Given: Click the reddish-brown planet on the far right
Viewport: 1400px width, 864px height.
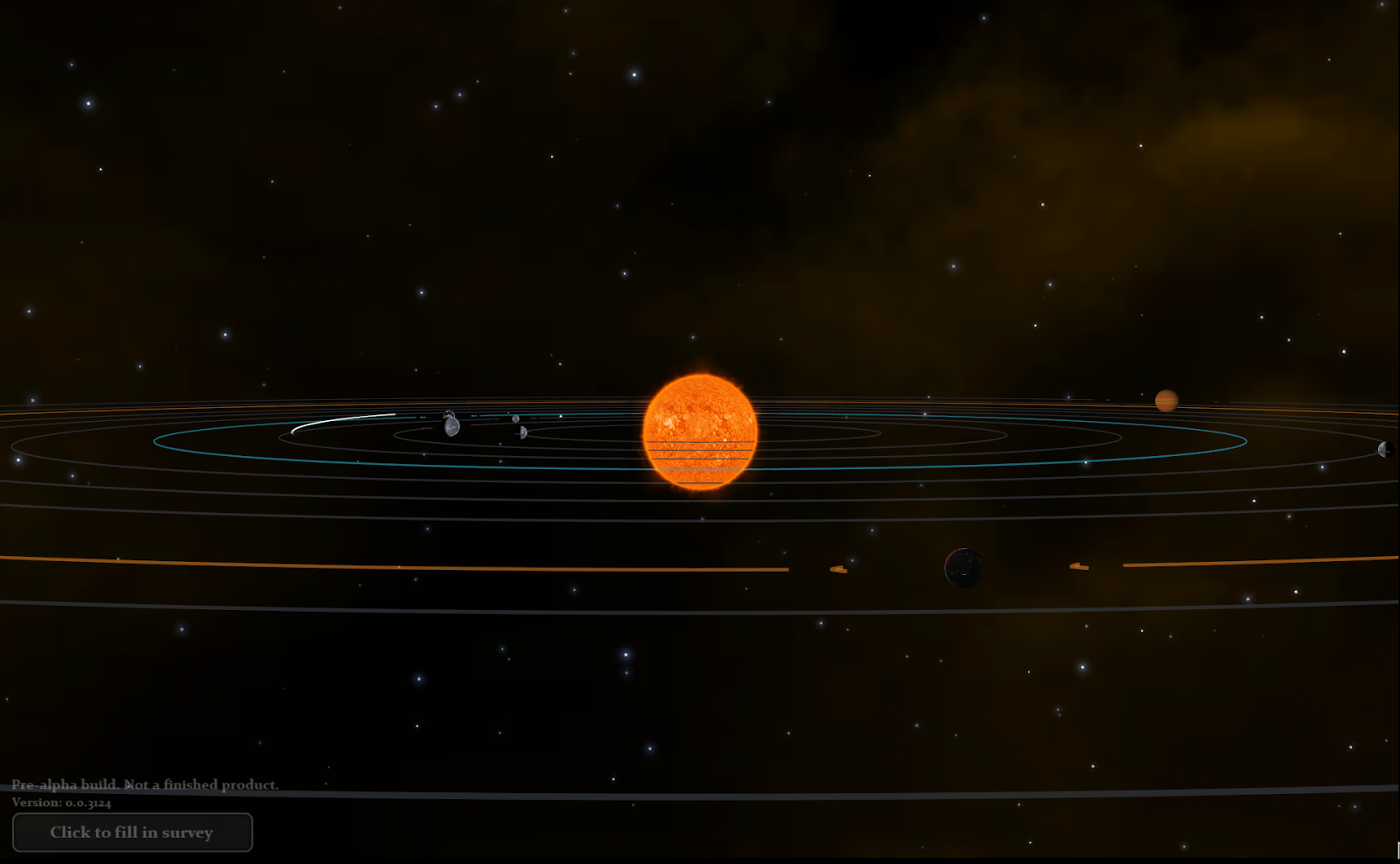Looking at the screenshot, I should (x=1166, y=402).
